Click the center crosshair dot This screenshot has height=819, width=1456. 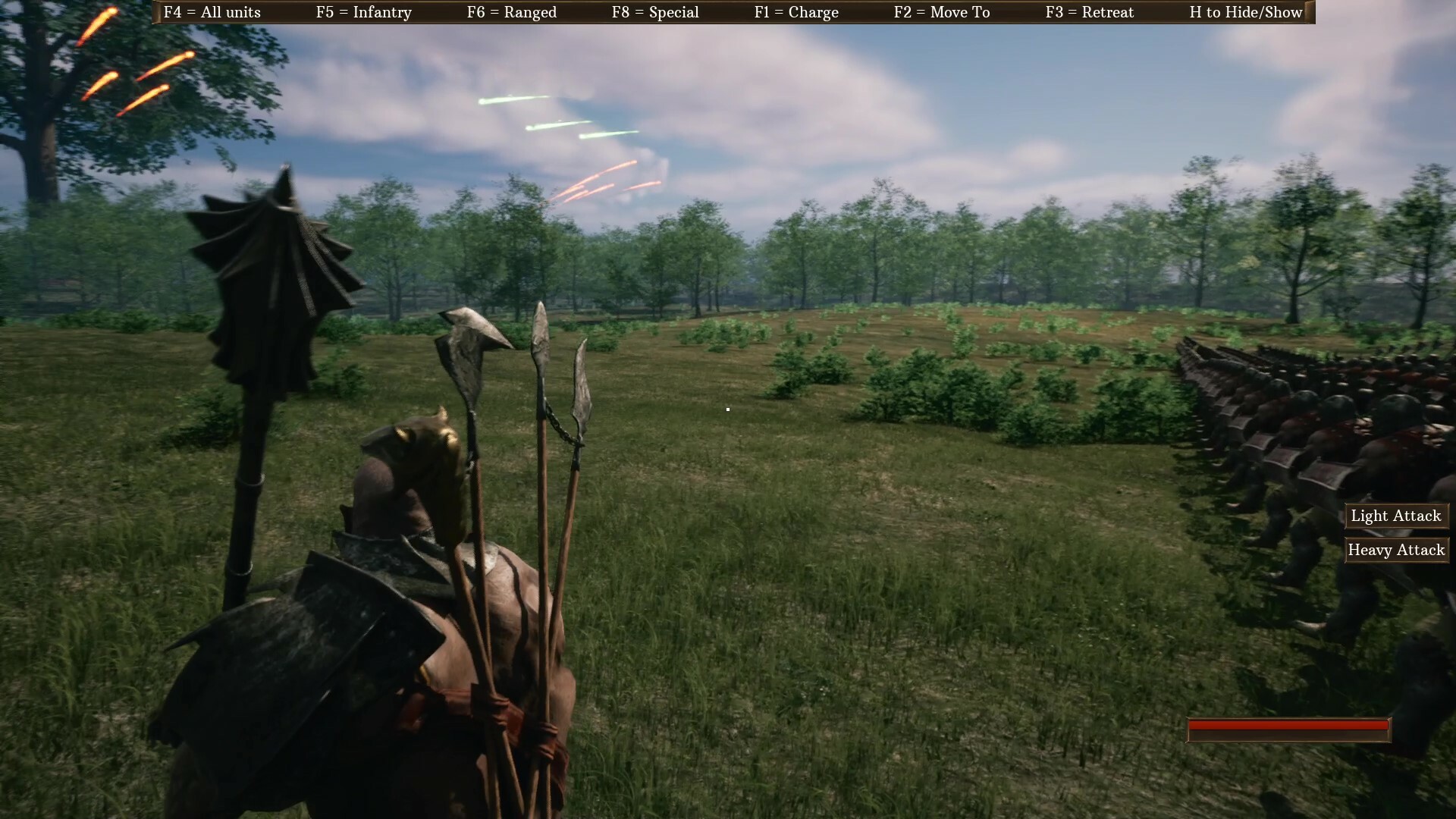[727, 409]
